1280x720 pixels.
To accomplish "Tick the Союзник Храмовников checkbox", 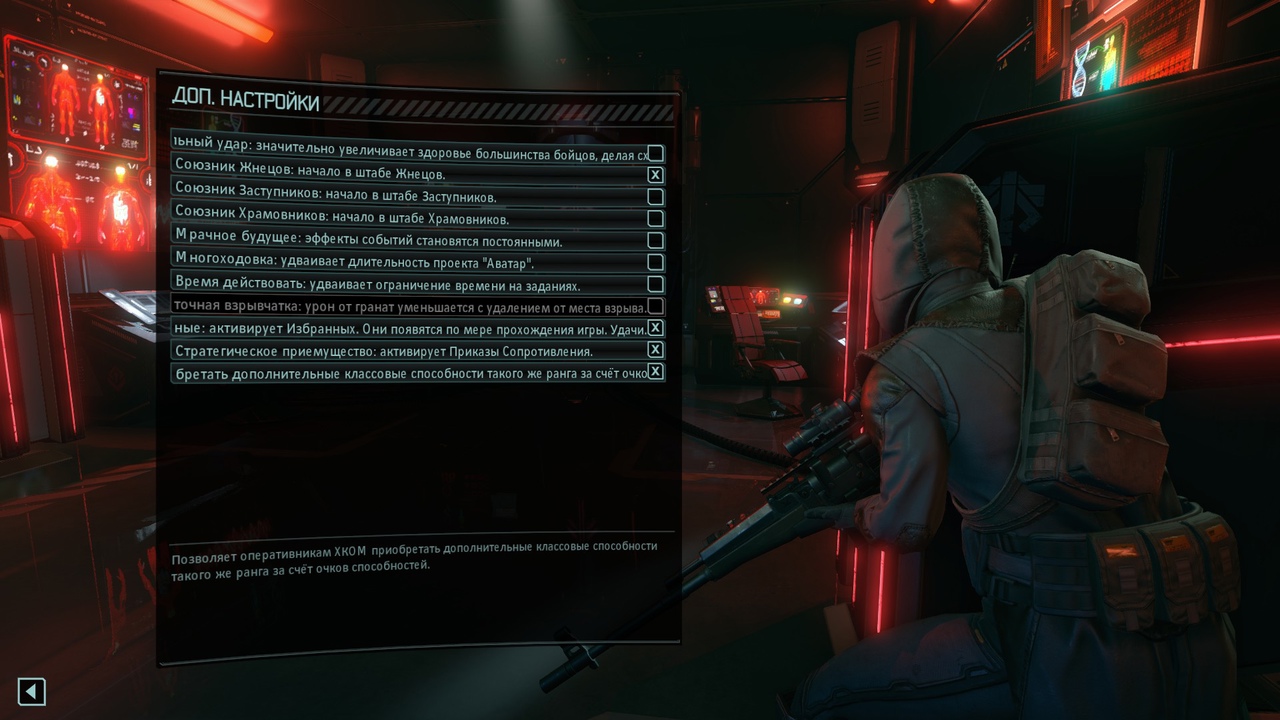I will [x=655, y=219].
